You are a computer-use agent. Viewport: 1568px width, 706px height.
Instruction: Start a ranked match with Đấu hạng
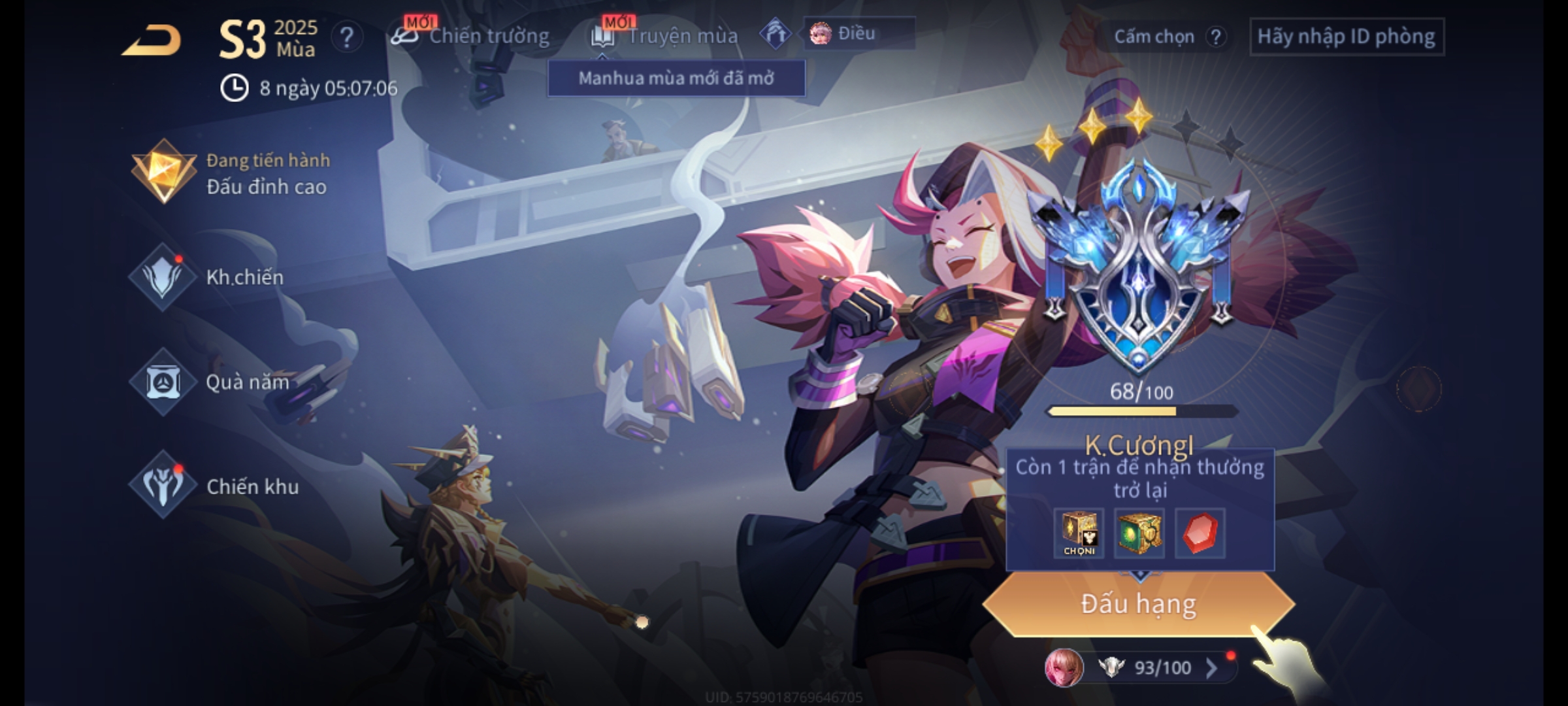click(x=1138, y=604)
